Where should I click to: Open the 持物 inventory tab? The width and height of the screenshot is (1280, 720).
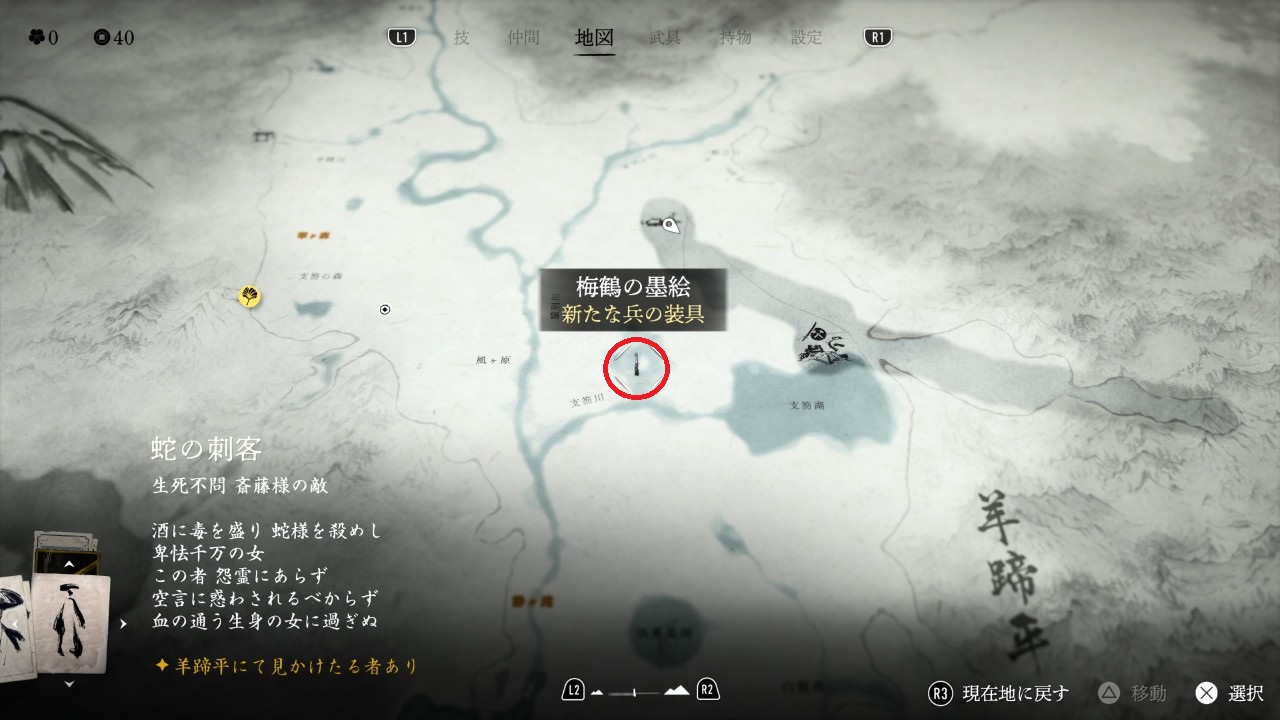[x=736, y=38]
